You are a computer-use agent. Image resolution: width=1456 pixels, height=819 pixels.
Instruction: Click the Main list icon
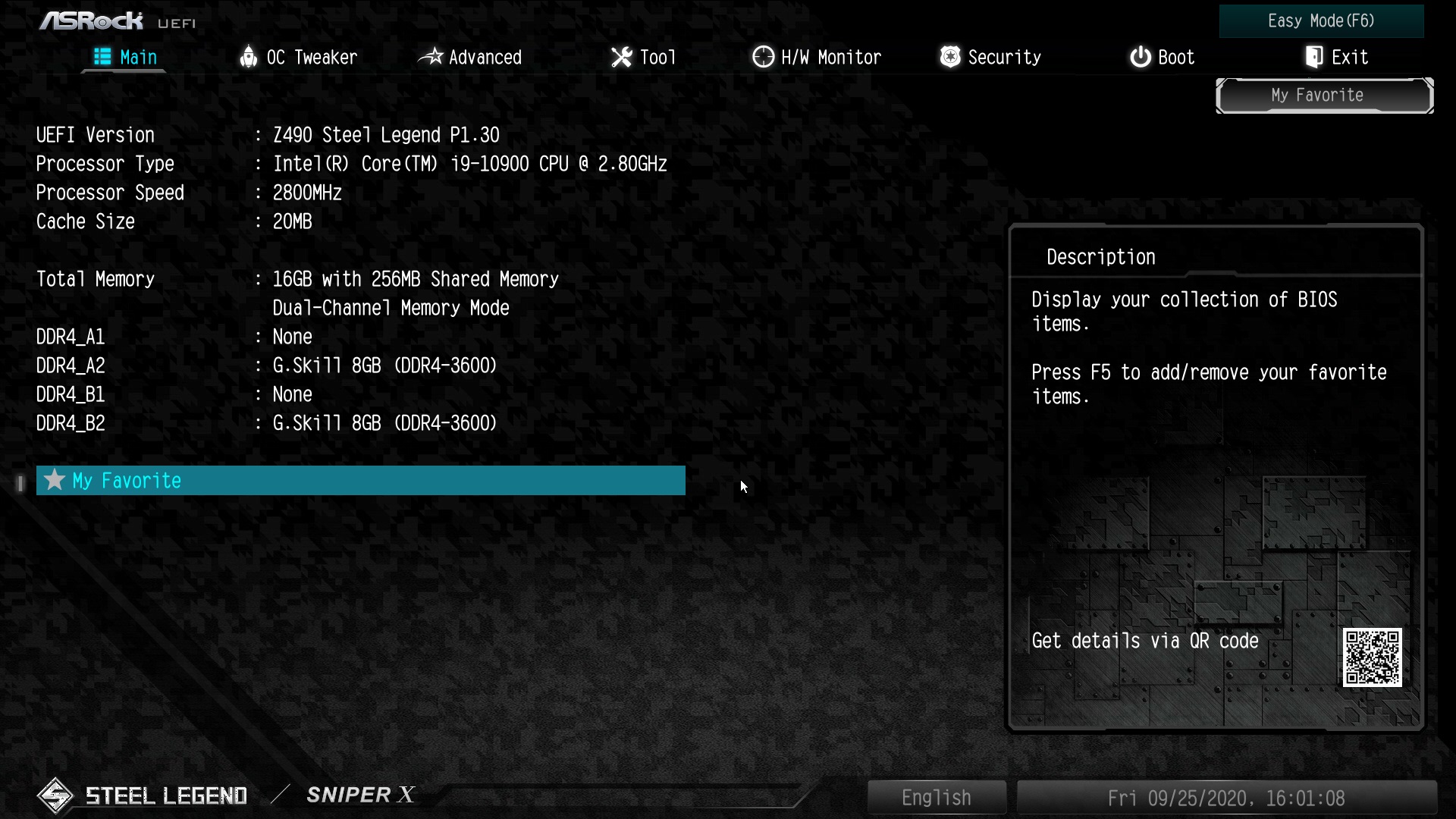(x=102, y=57)
